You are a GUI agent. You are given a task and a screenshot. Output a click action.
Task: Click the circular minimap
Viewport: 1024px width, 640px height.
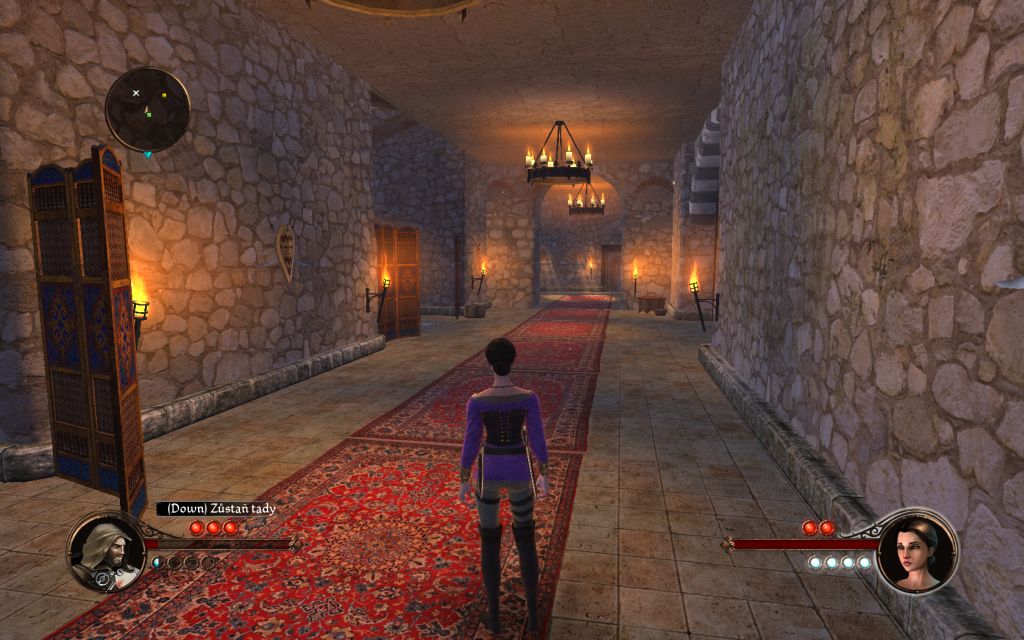pos(148,109)
